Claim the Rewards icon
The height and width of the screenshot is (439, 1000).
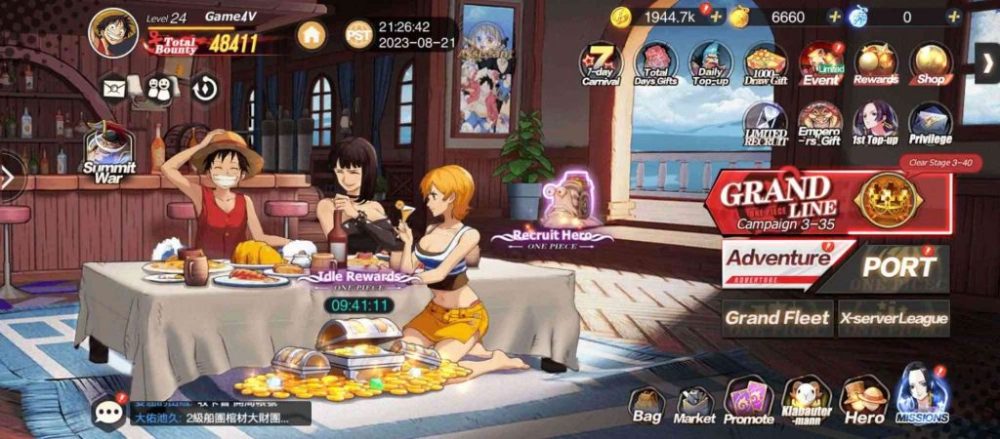tap(875, 64)
